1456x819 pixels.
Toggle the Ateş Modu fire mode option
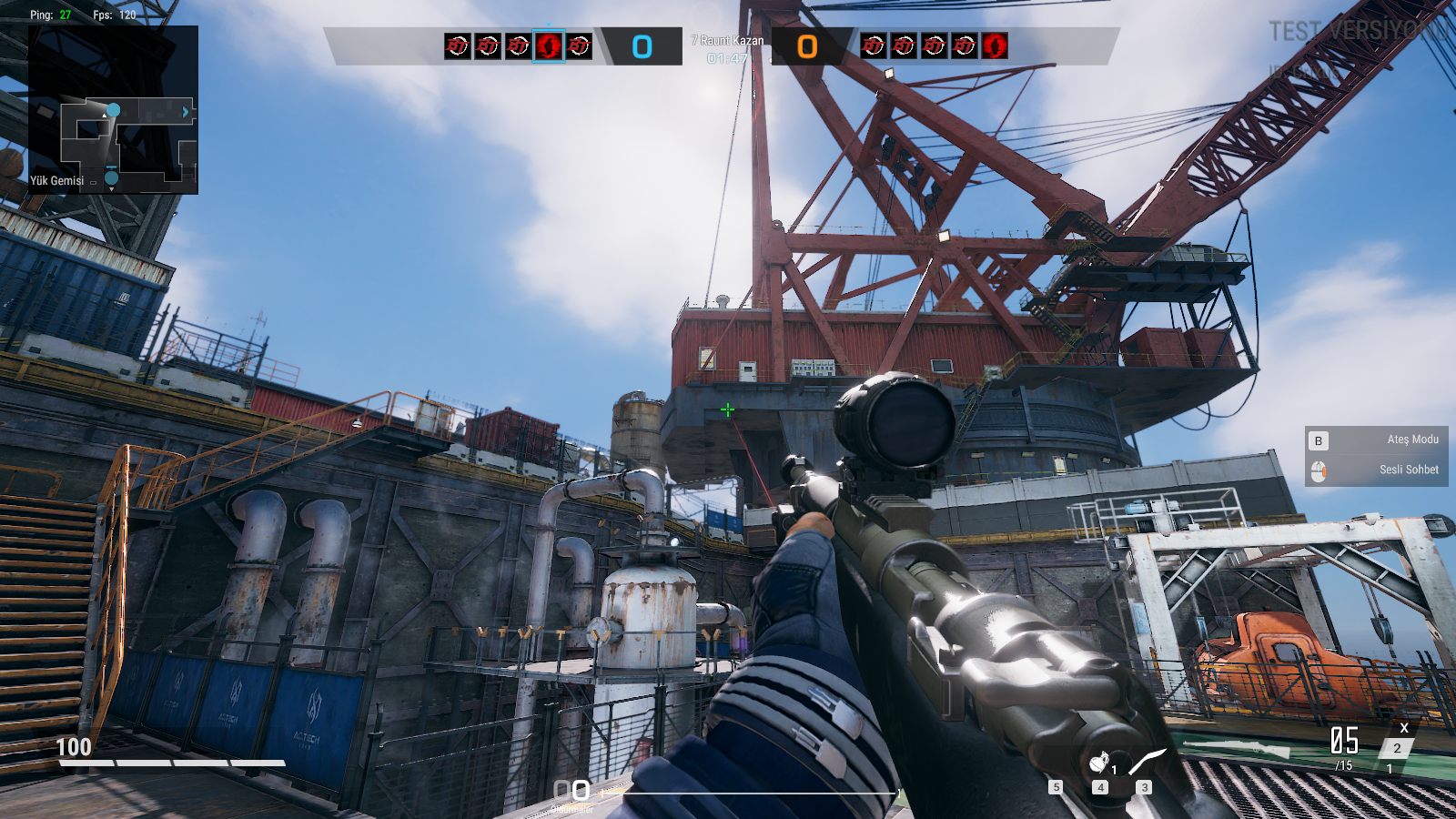[x=1376, y=440]
